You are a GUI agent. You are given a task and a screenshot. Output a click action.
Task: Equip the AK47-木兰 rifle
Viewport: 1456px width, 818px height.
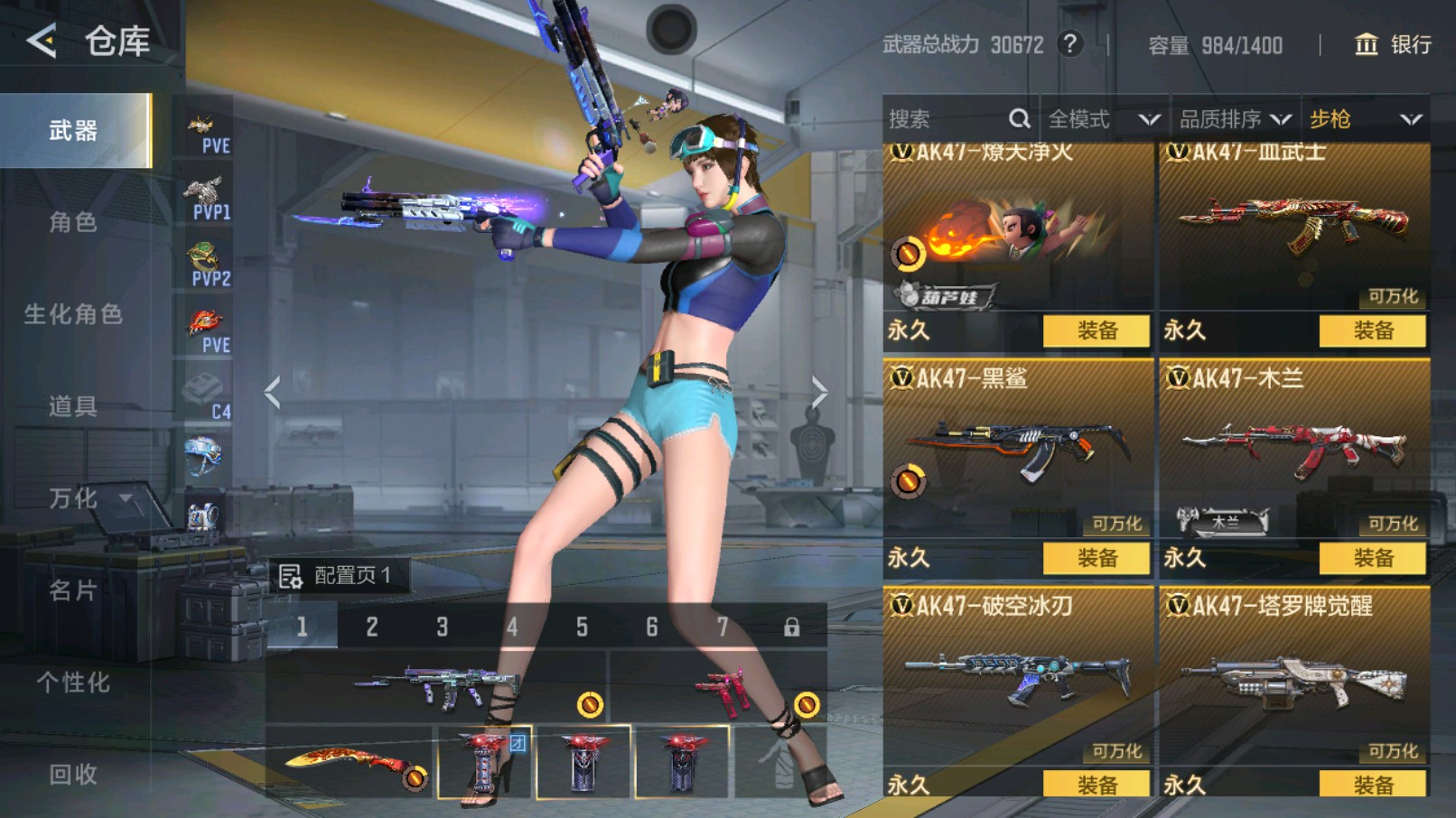pyautogui.click(x=1372, y=558)
